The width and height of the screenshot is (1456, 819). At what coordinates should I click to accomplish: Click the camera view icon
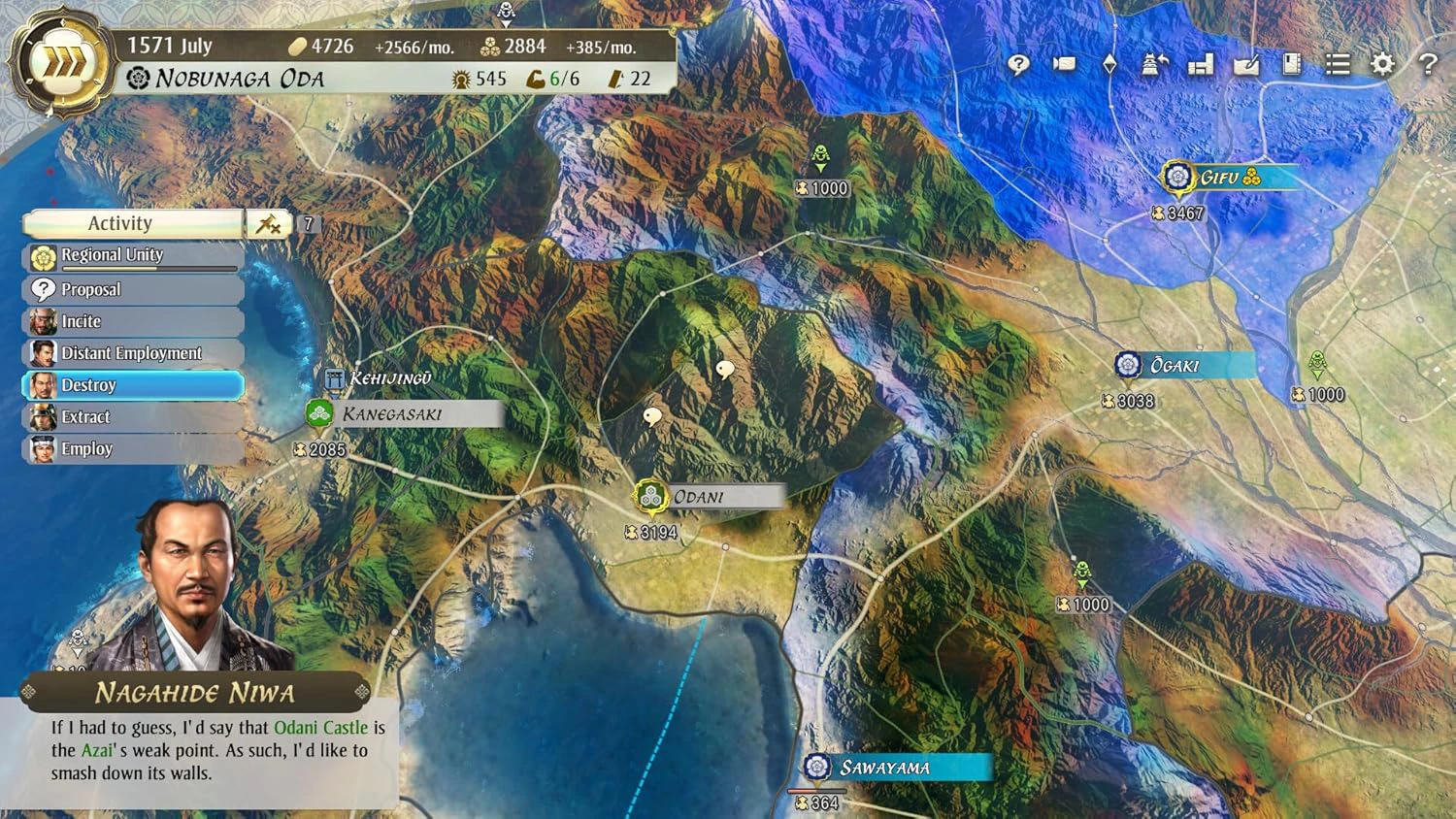click(1065, 64)
